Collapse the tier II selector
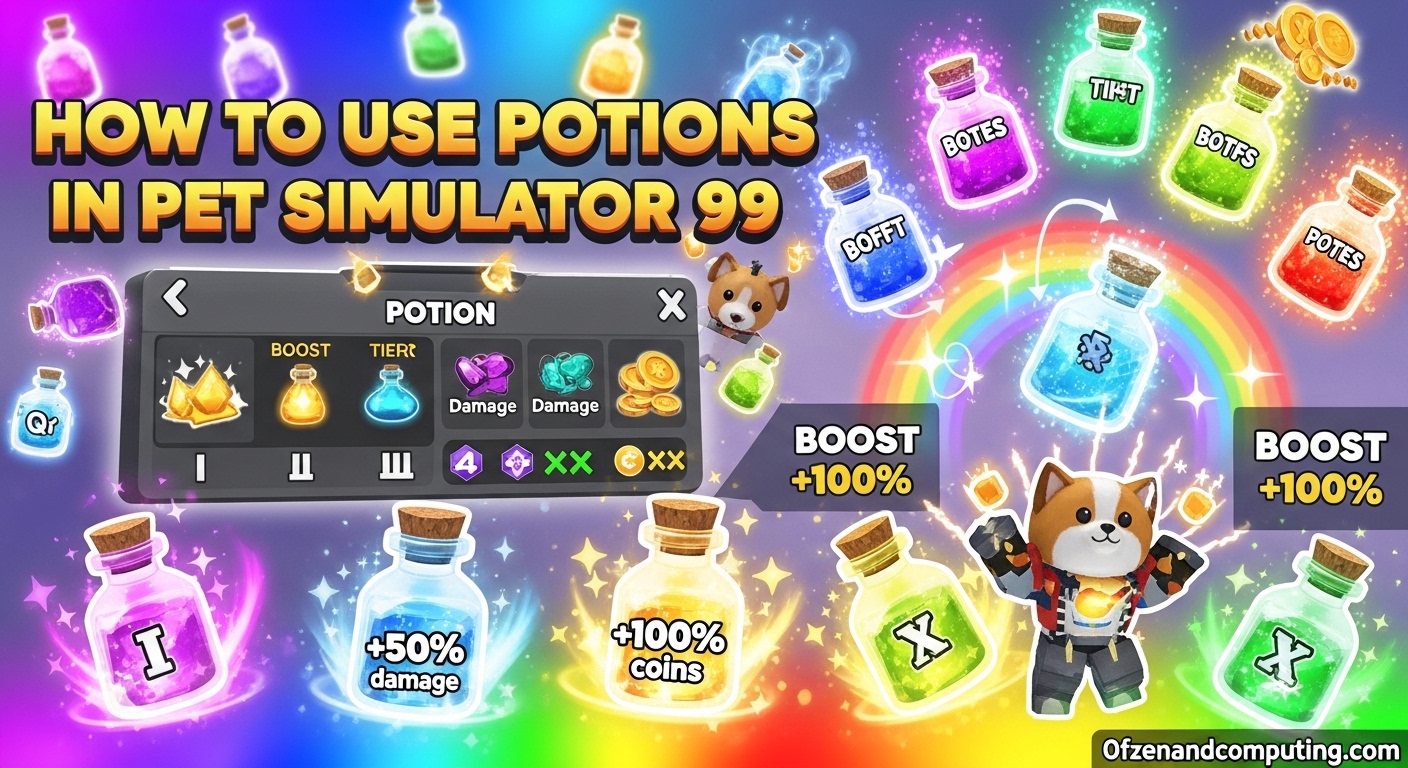Viewport: 1408px width, 768px height. pos(302,465)
